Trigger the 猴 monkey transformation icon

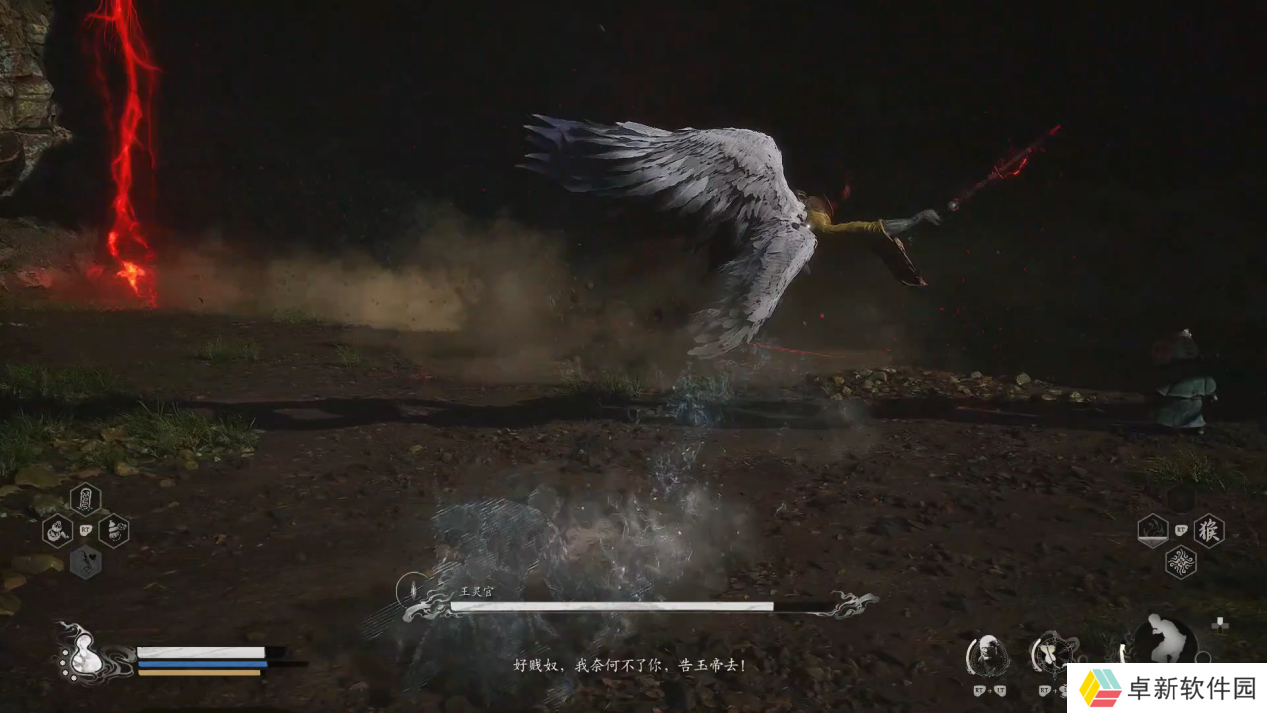click(x=1208, y=530)
